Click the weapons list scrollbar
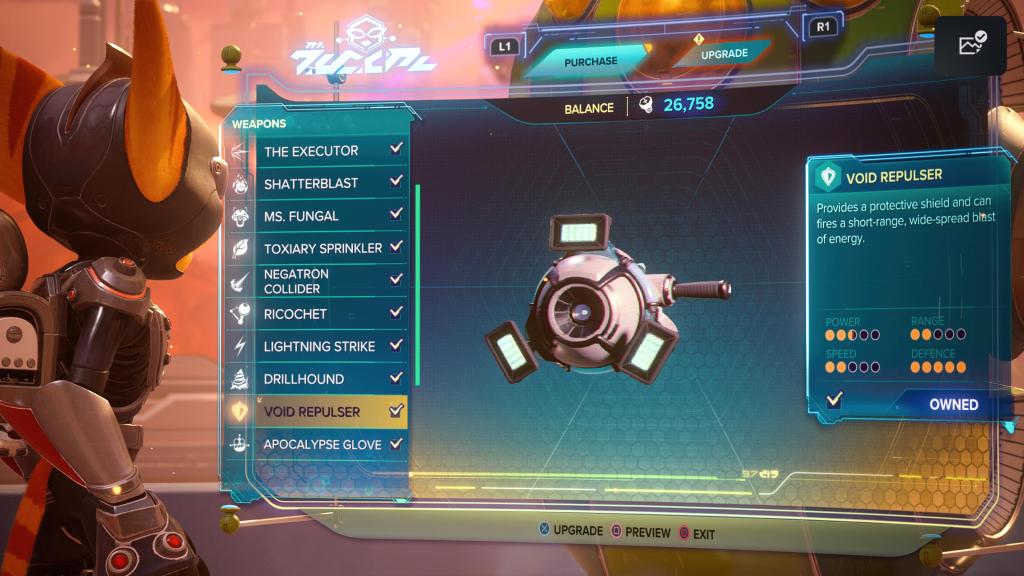The width and height of the screenshot is (1024, 576). click(417, 283)
